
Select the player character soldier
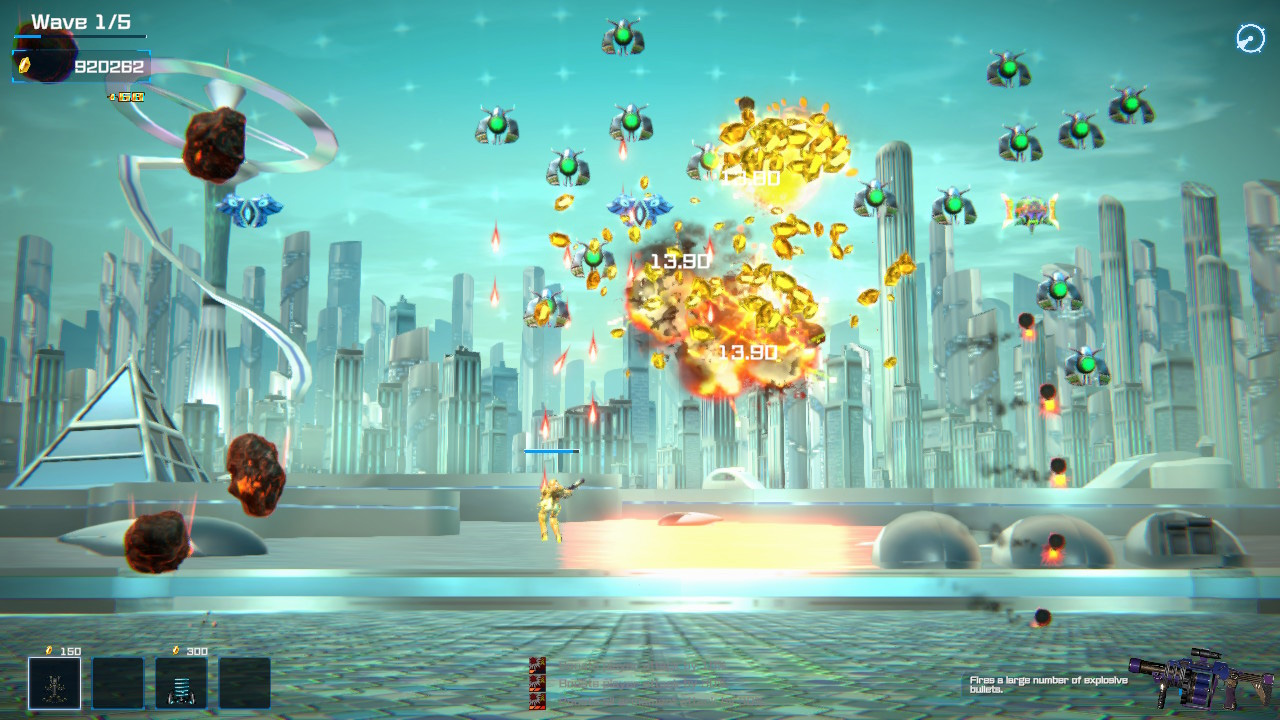[x=548, y=510]
